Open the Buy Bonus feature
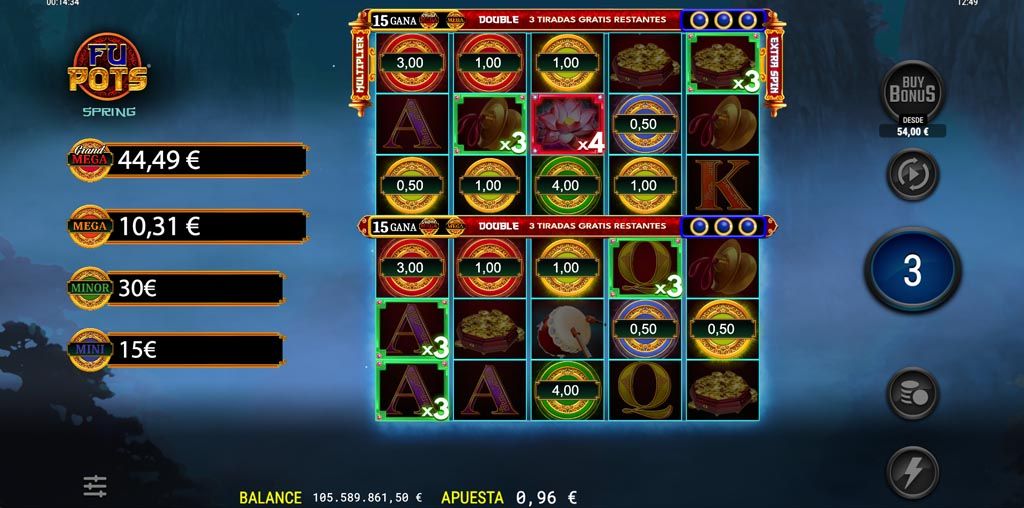This screenshot has height=508, width=1024. tap(912, 93)
